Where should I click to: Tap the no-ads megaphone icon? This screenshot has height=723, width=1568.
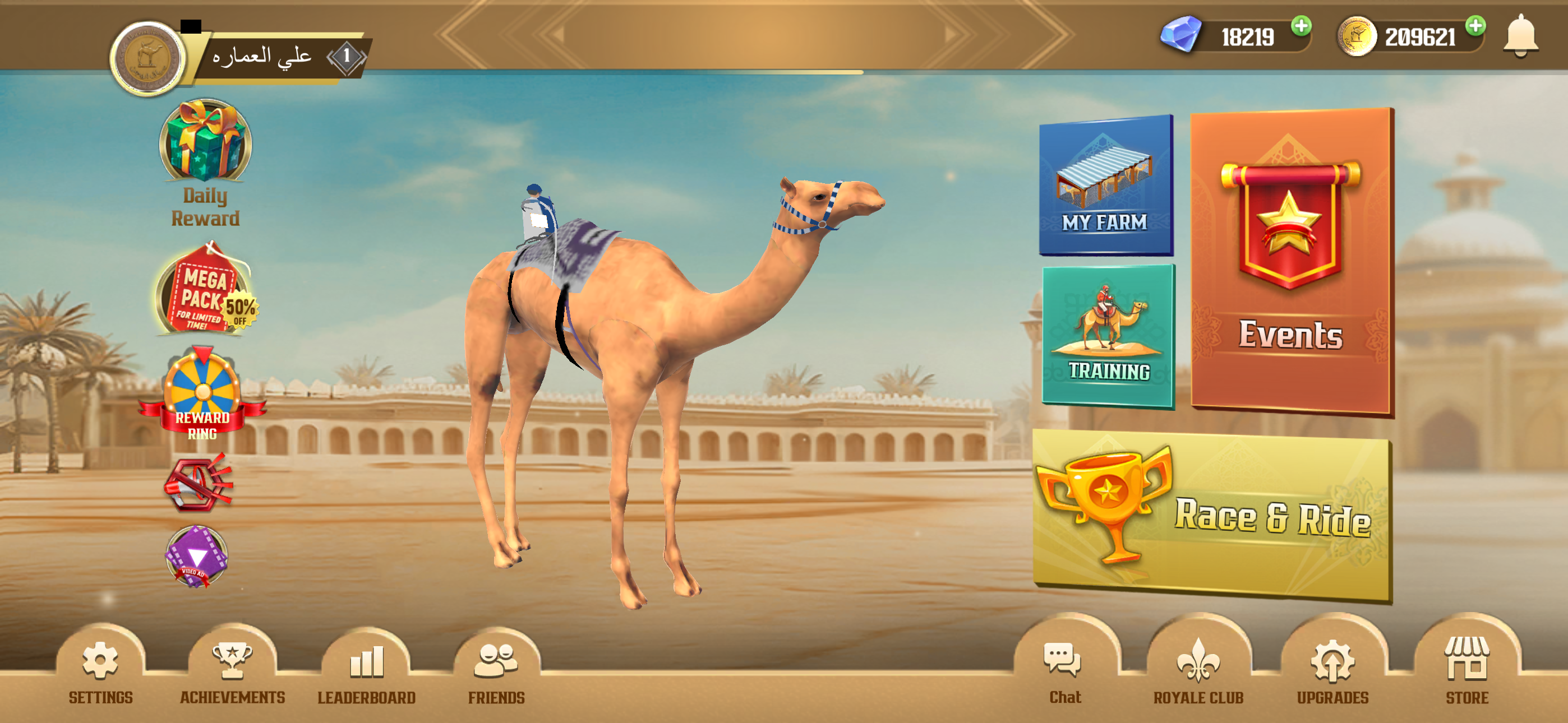click(198, 484)
